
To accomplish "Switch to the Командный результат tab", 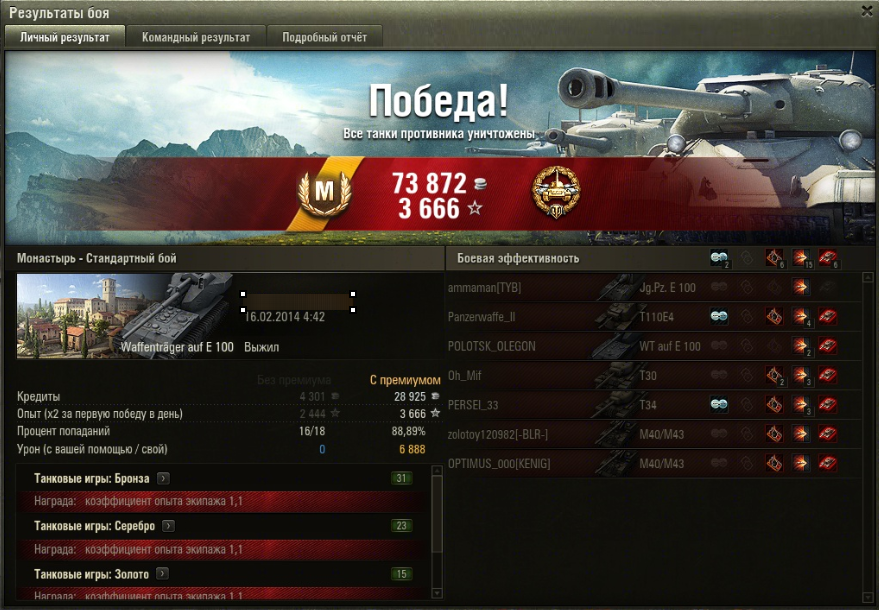I will [196, 37].
